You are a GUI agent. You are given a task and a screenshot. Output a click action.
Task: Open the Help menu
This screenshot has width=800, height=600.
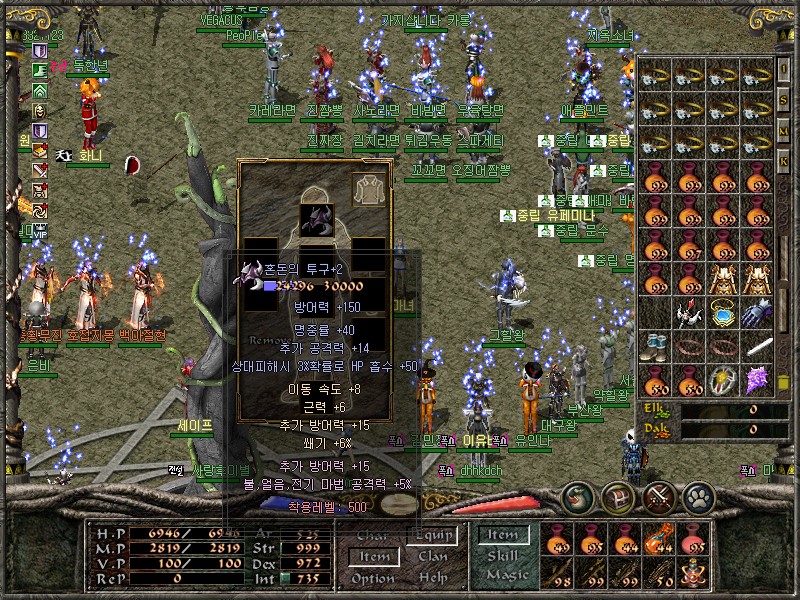coord(432,578)
